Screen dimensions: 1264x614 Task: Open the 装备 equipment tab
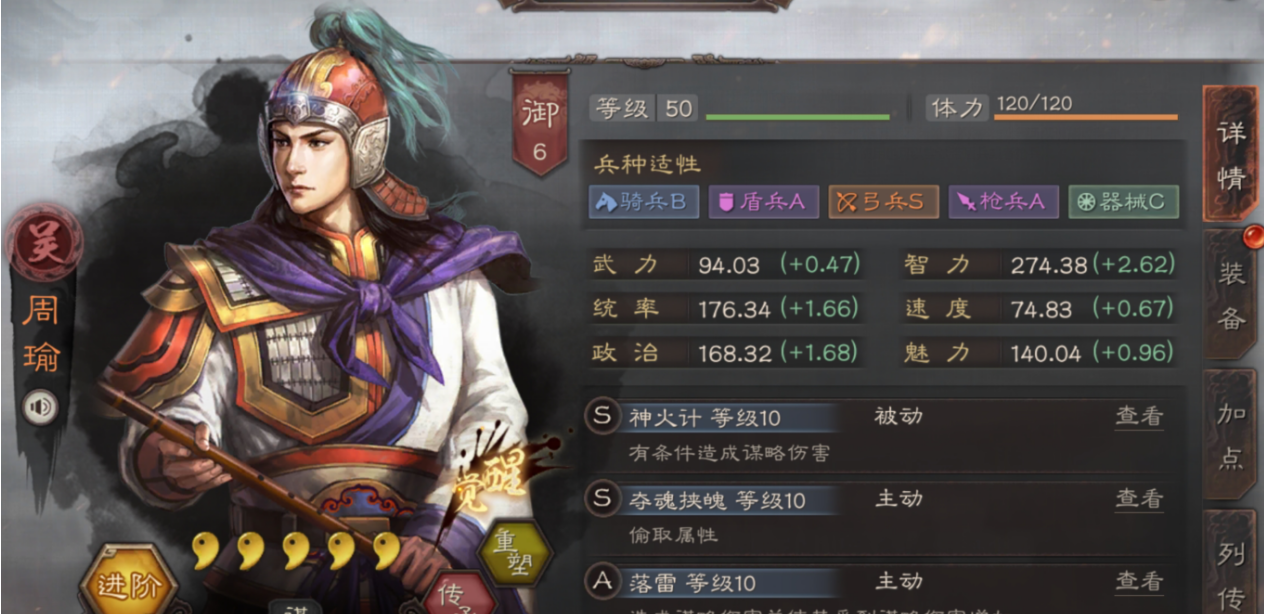pos(1231,294)
